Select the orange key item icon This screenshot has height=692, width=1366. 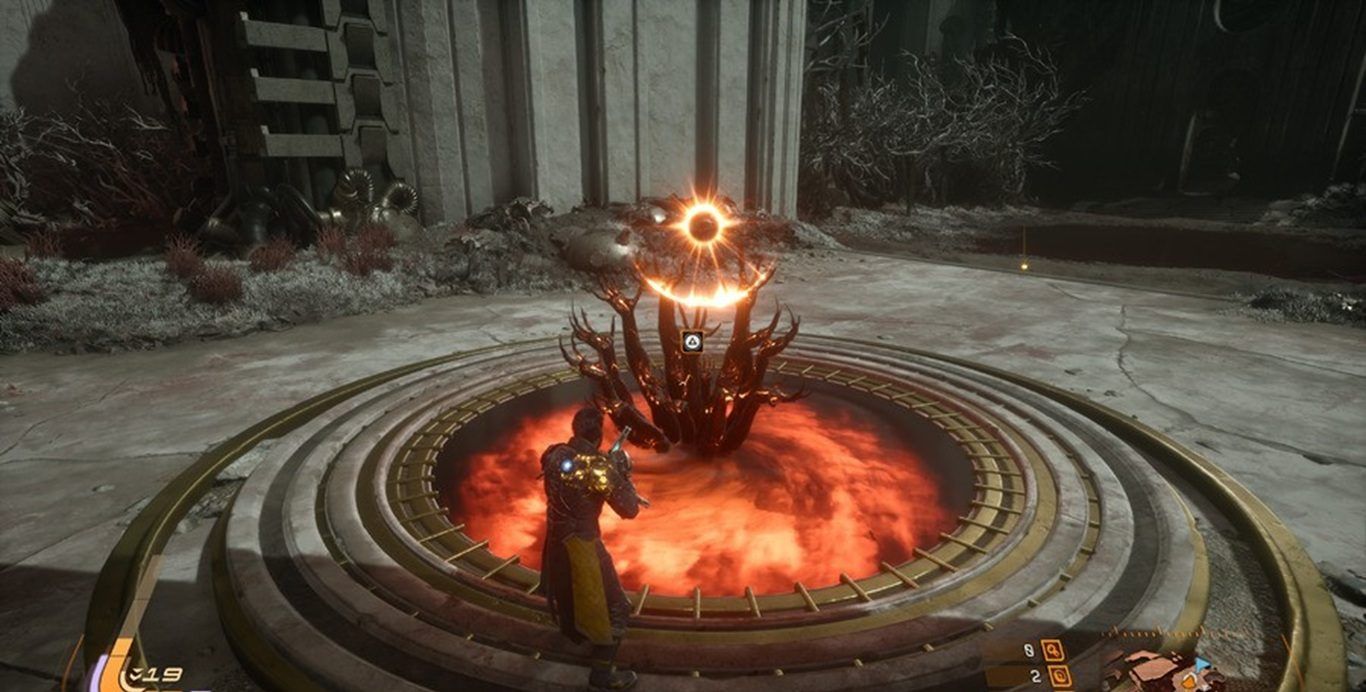[x=1051, y=650]
